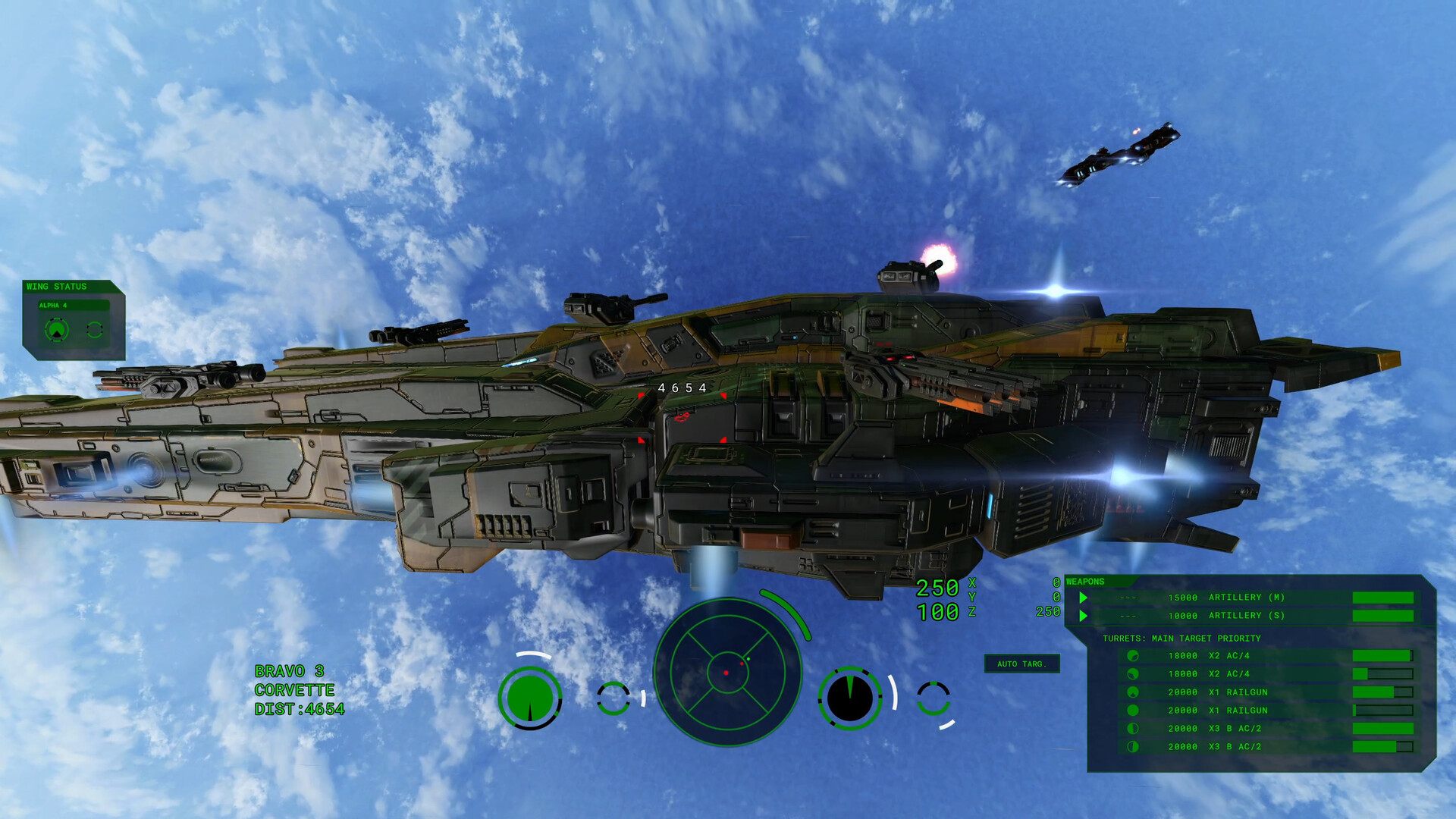This screenshot has width=1456, height=819.
Task: Select the shield ring icon in WING STATUS
Action: tap(95, 330)
